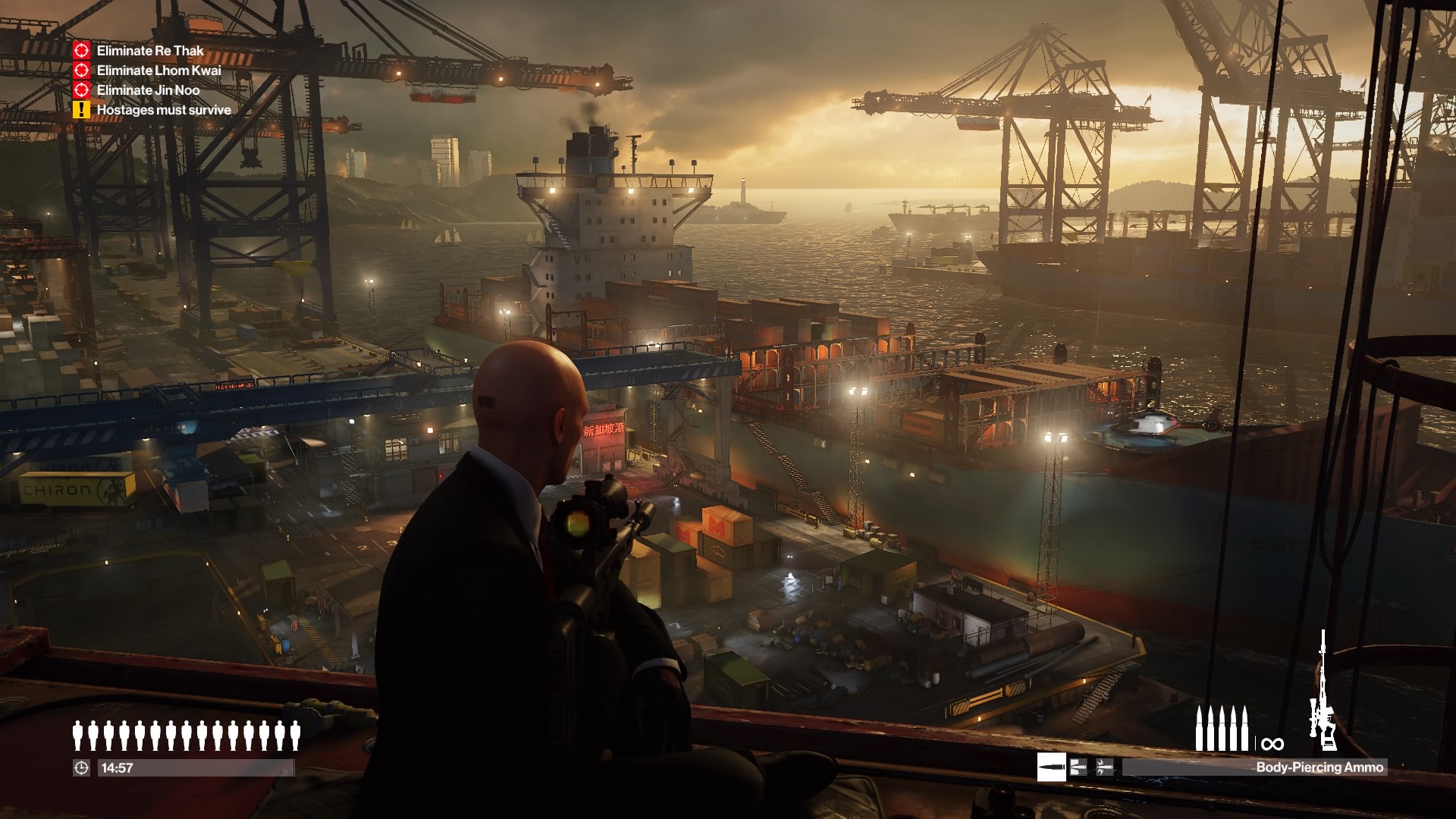Choose the shockwave bullet ammo icon

[1104, 767]
